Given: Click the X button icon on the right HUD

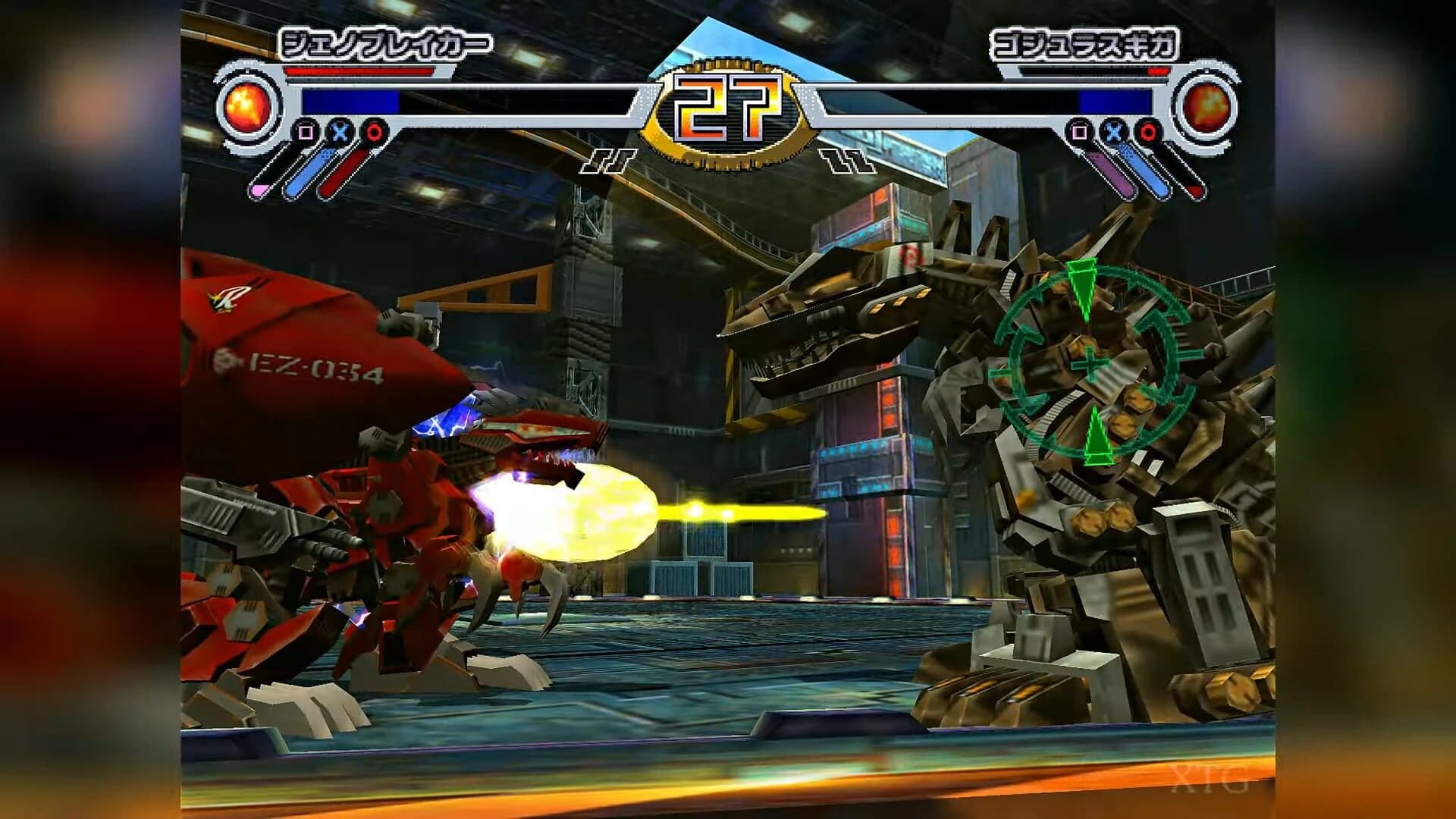Looking at the screenshot, I should tap(1112, 131).
